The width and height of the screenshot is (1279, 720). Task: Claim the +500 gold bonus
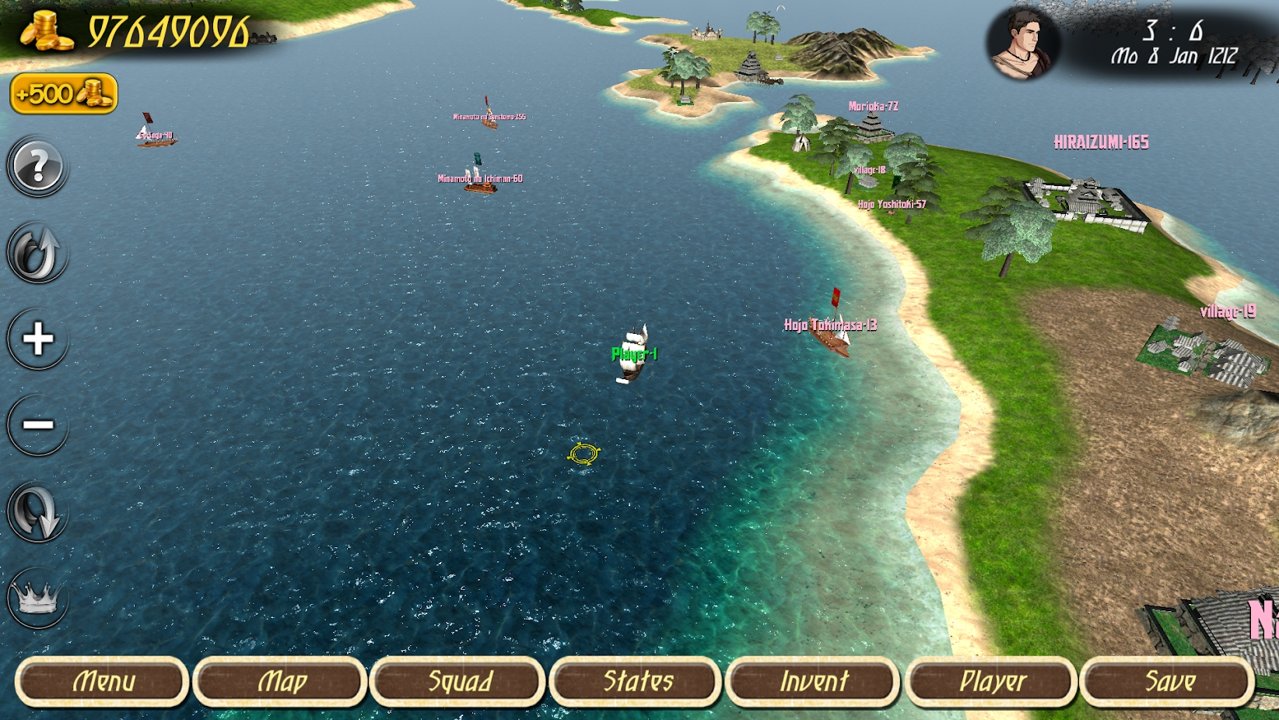click(64, 94)
